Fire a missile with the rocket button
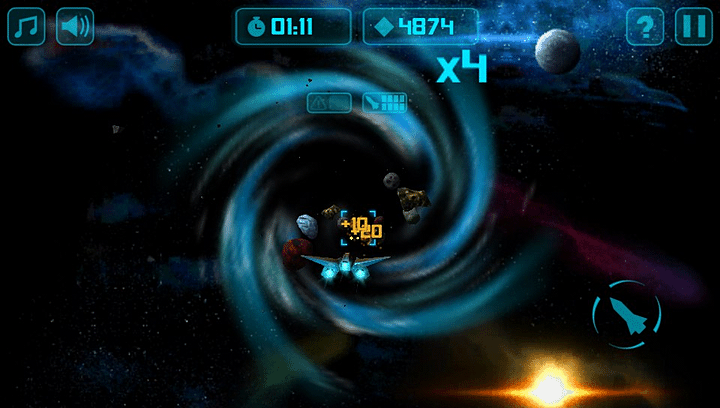720x408 pixels. pos(626,315)
